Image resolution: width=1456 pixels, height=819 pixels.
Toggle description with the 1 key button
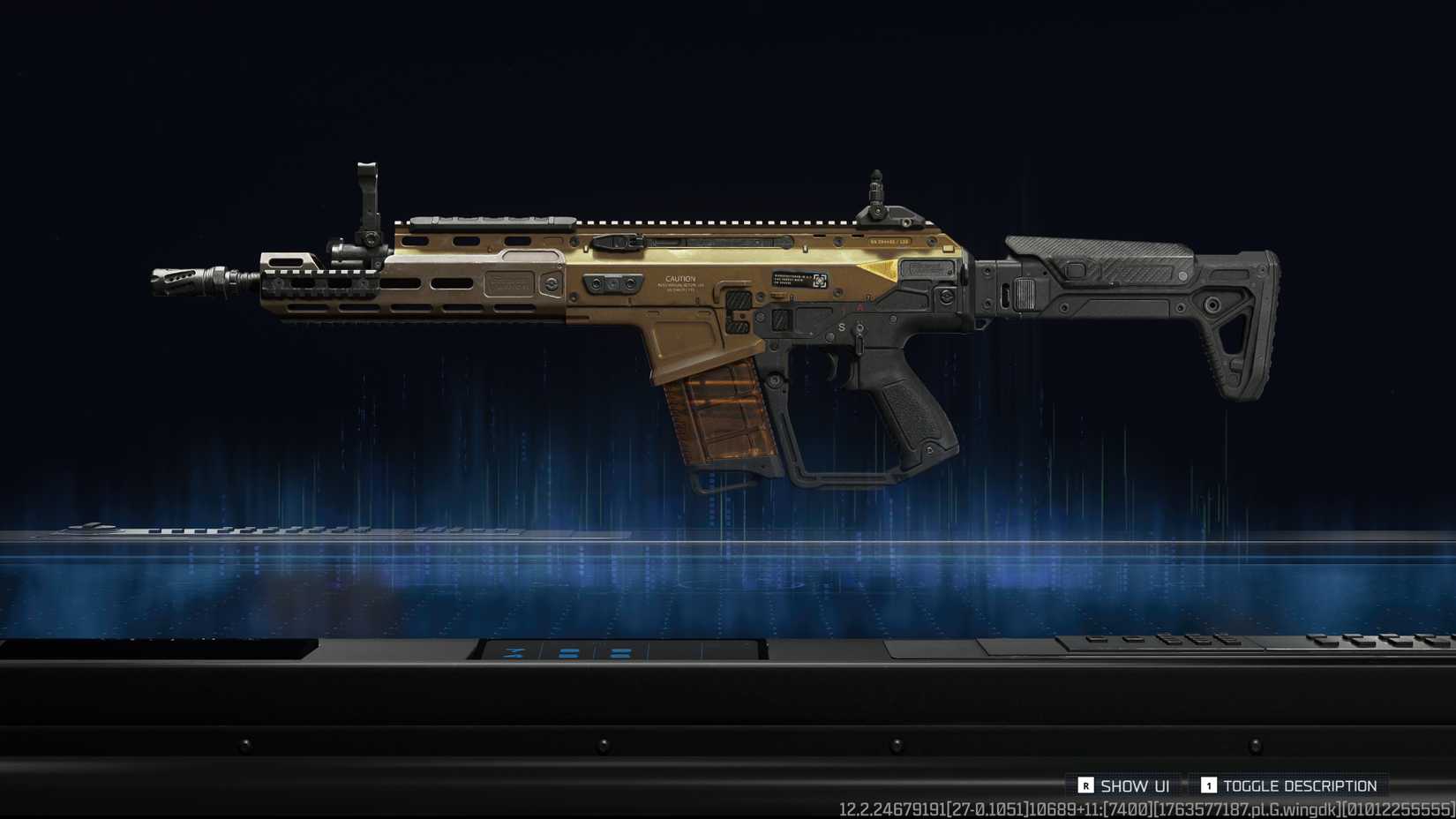1211,785
